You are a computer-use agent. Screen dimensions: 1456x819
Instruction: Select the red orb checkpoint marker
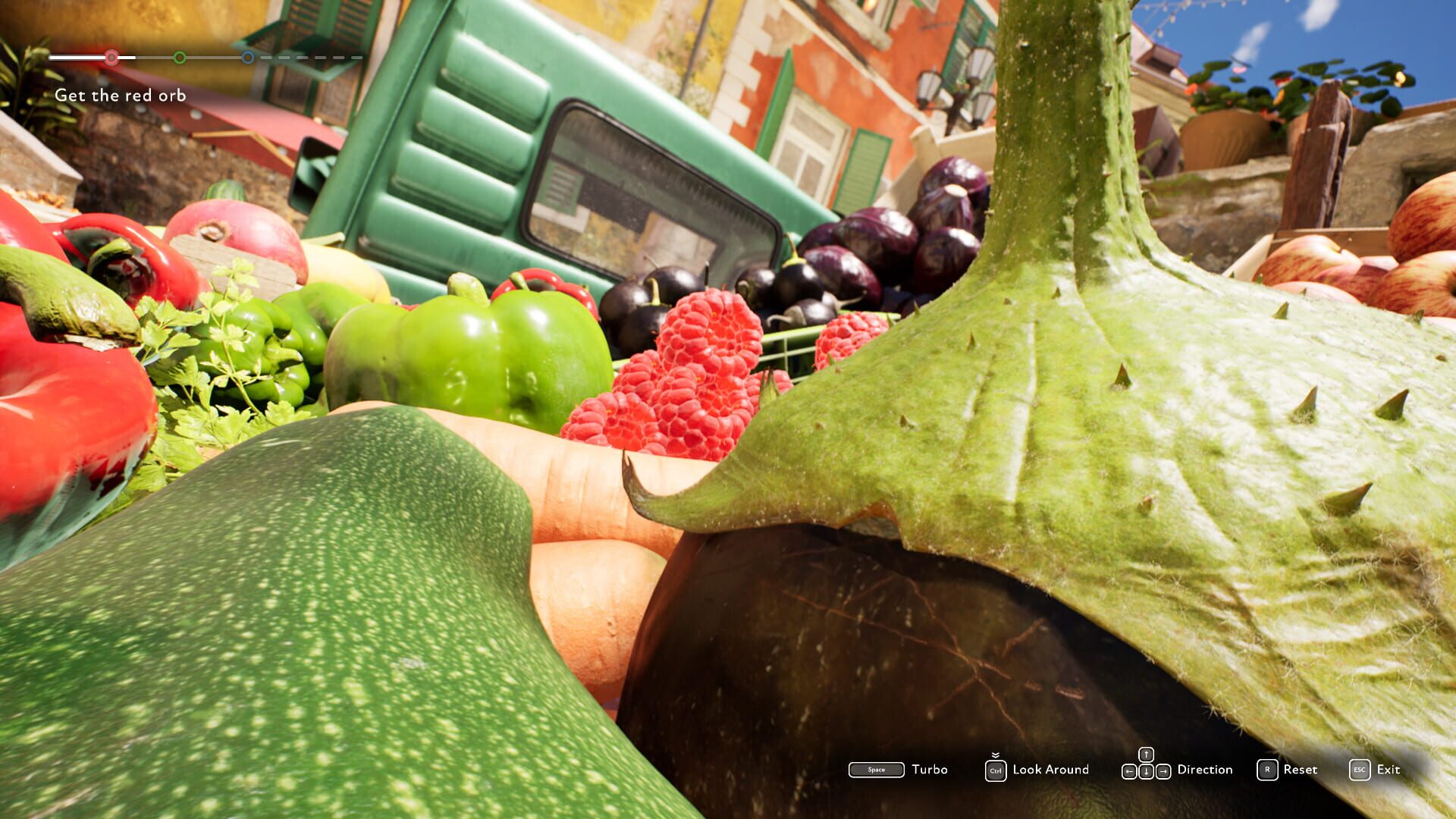pos(111,57)
